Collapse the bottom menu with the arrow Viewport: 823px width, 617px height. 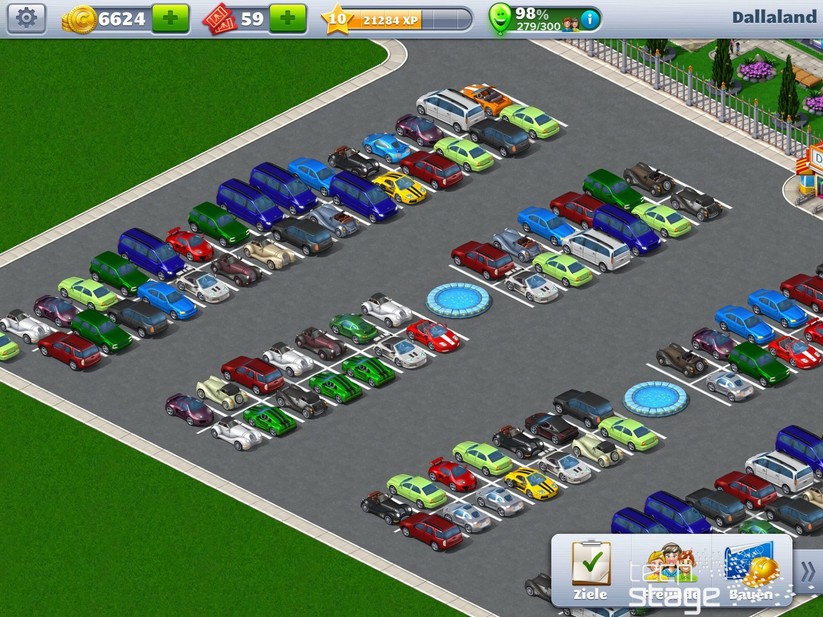(808, 571)
